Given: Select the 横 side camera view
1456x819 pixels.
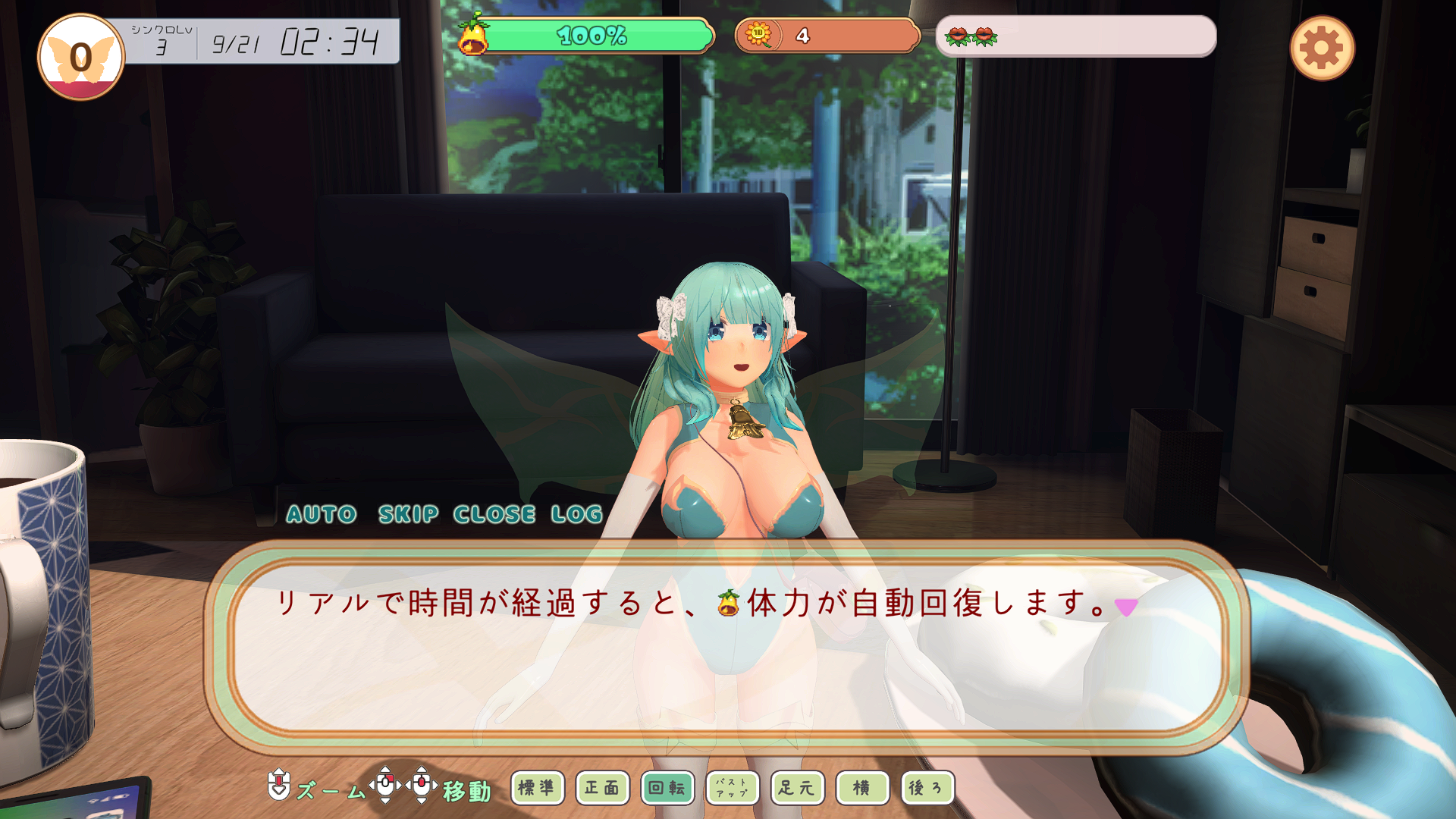Looking at the screenshot, I should point(862,788).
